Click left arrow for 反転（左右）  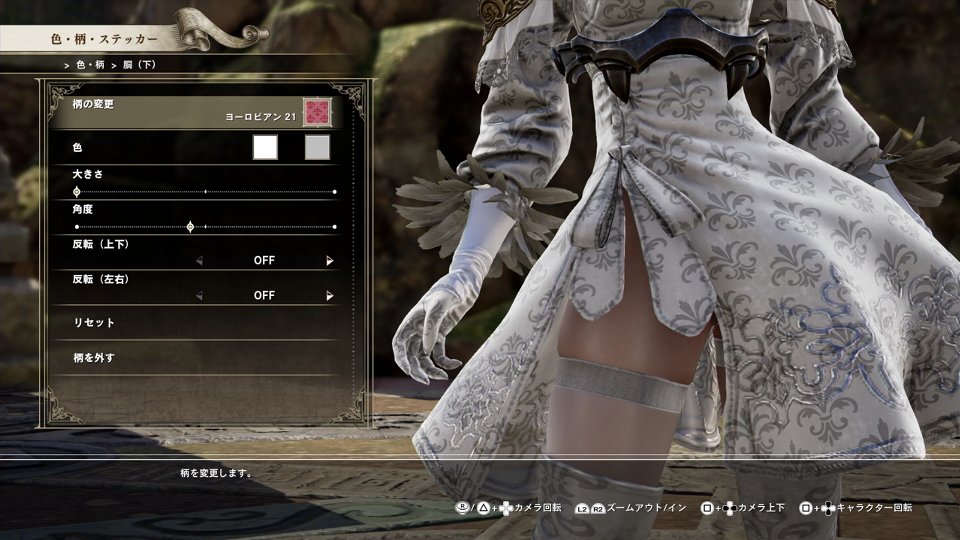point(199,296)
